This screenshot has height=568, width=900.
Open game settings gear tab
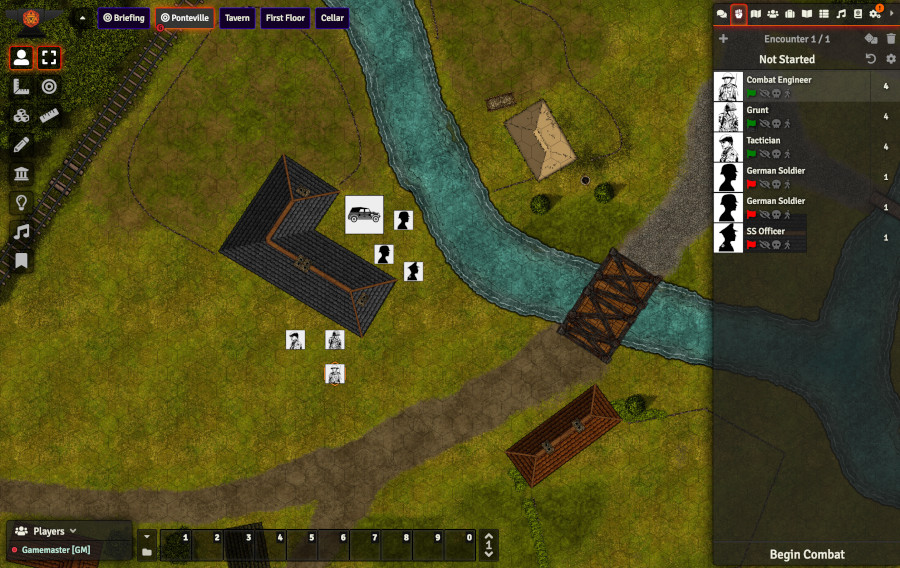click(874, 14)
